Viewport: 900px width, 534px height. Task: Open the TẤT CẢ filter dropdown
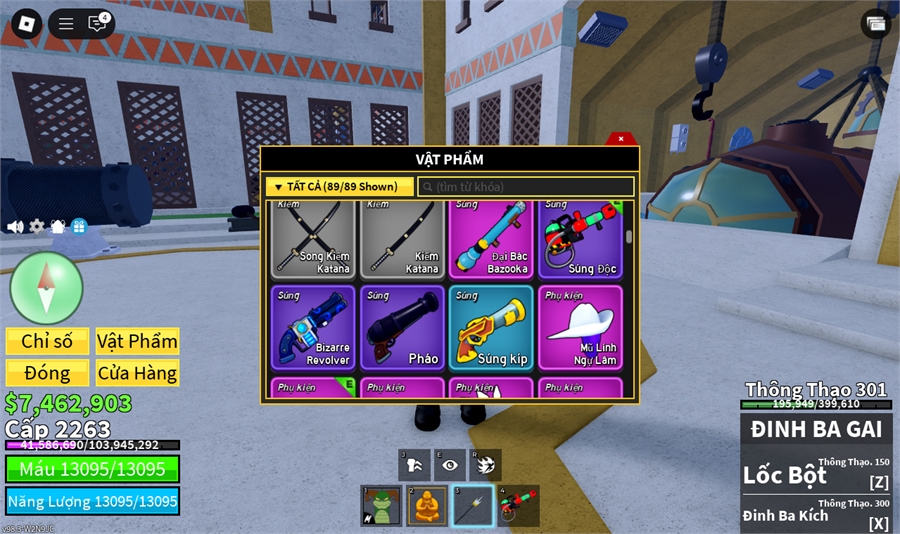(339, 187)
